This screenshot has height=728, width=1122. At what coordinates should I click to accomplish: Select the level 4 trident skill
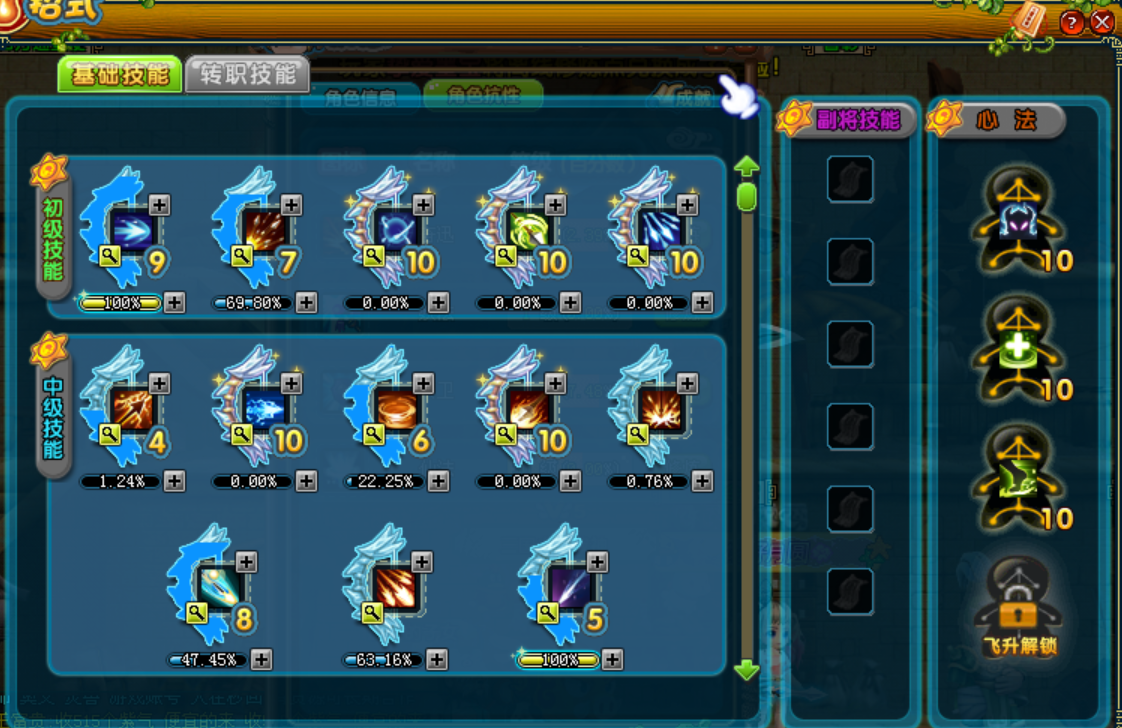click(x=130, y=410)
